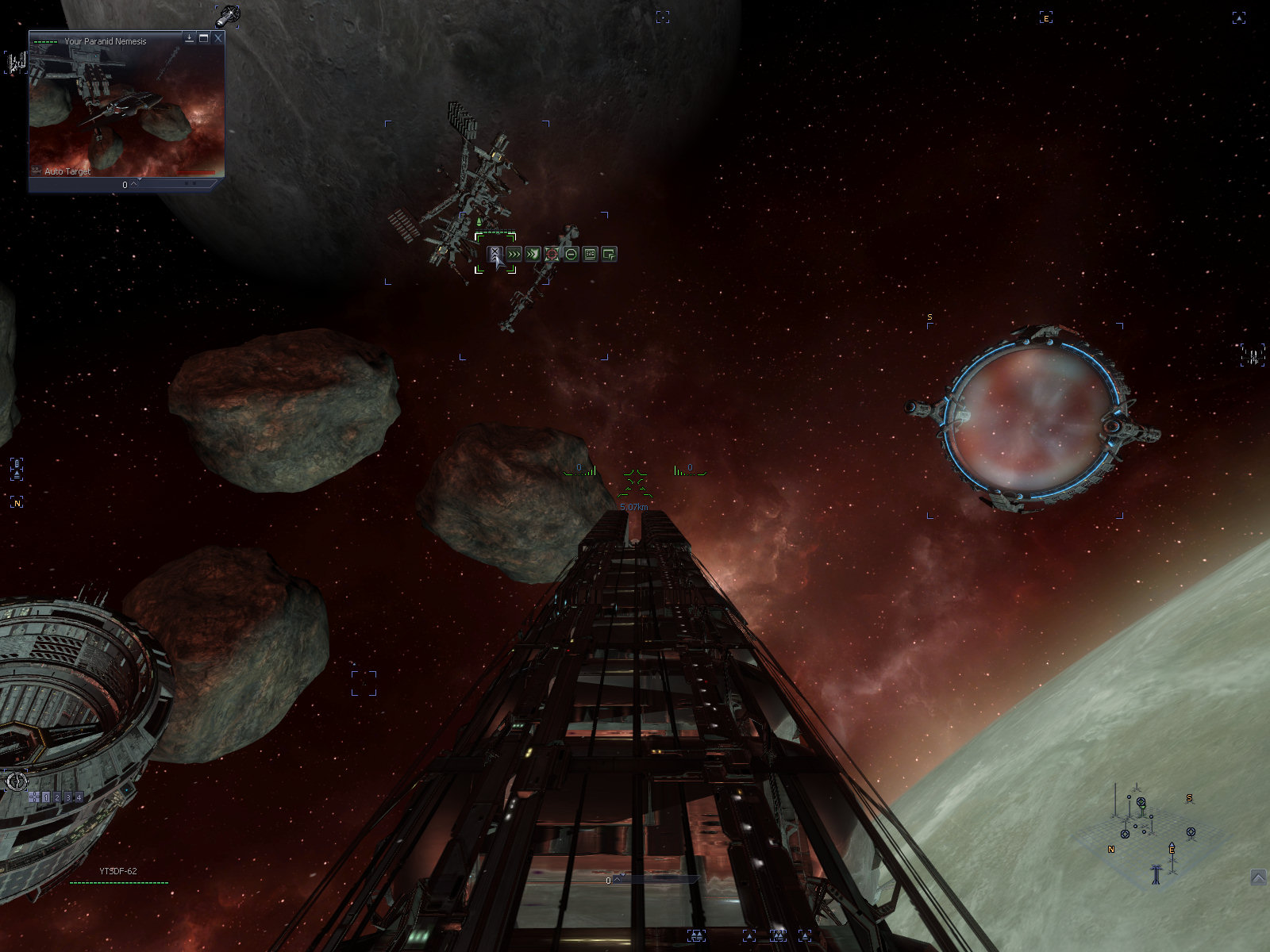
Task: Expand the arrow button beside the radar
Action: (x=1258, y=877)
